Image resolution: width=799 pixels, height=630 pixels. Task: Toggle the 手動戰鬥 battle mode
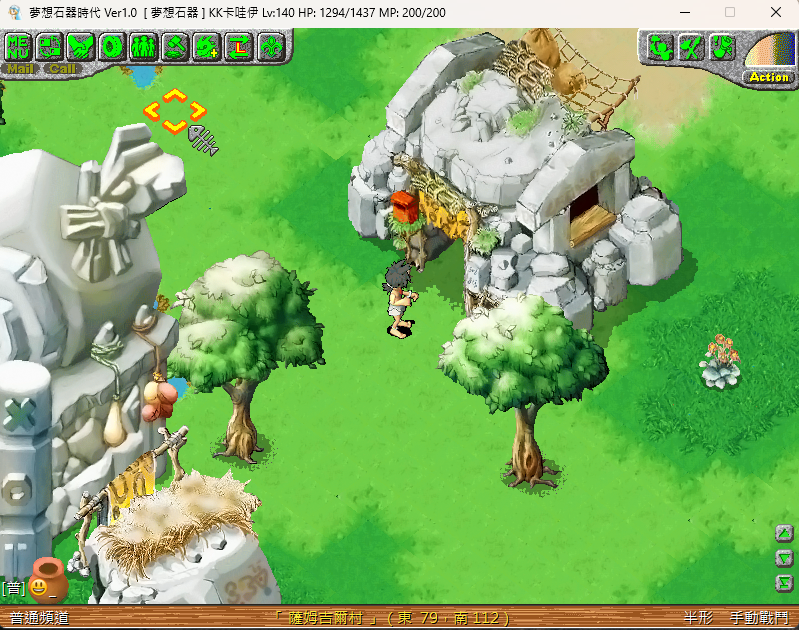pyautogui.click(x=759, y=618)
